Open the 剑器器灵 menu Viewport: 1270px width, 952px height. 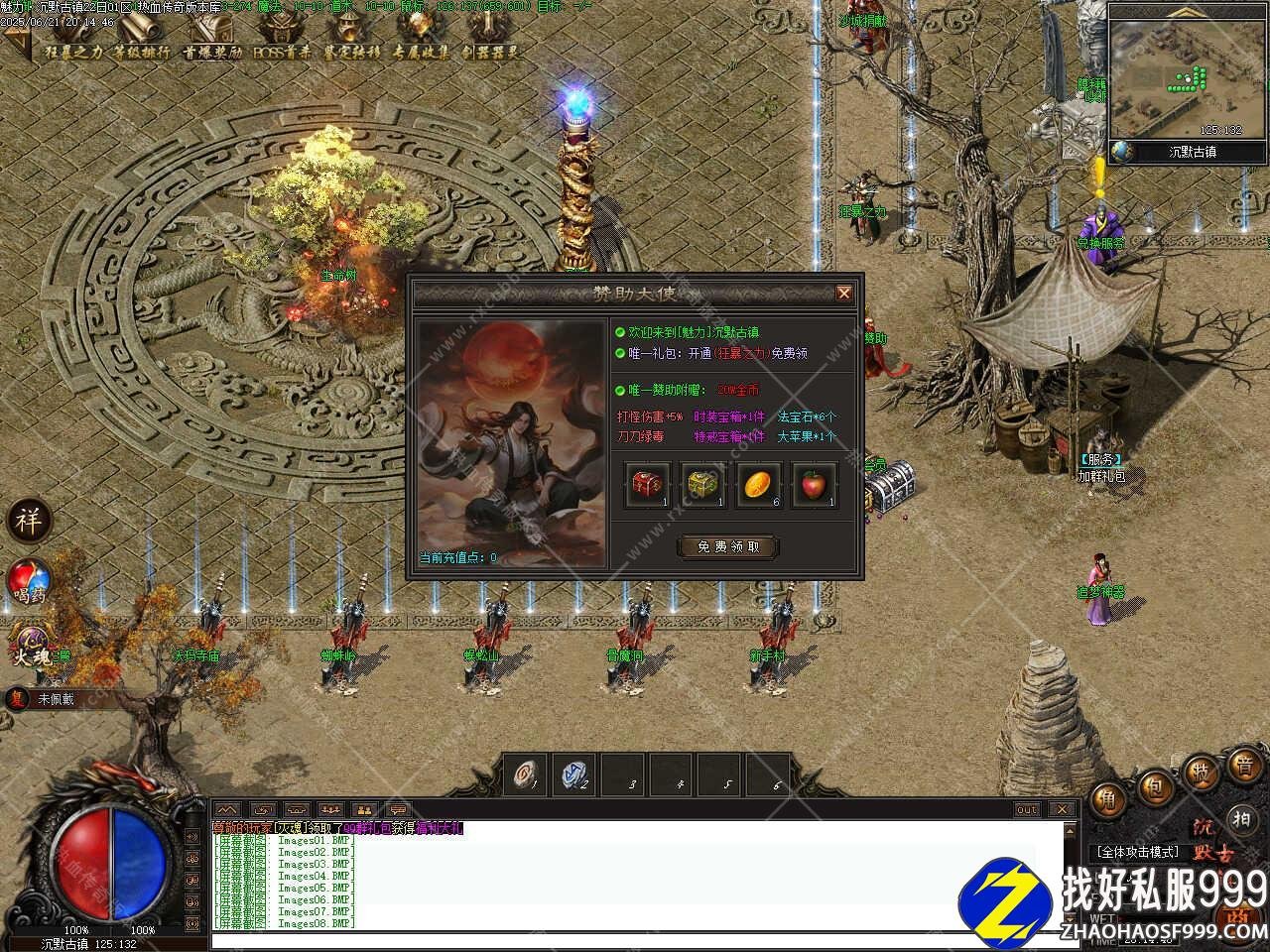(490, 52)
